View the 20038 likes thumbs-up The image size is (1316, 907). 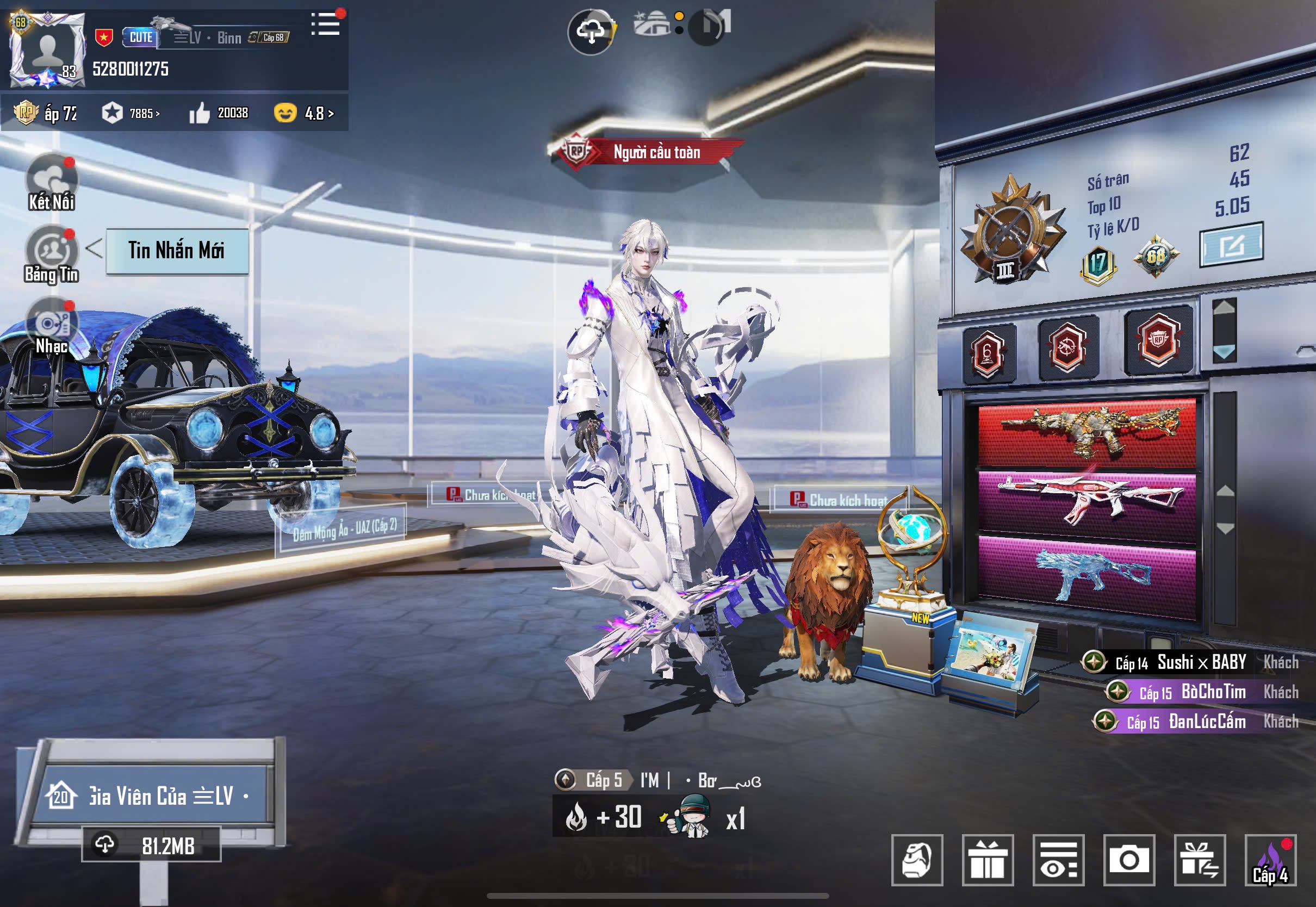click(218, 113)
